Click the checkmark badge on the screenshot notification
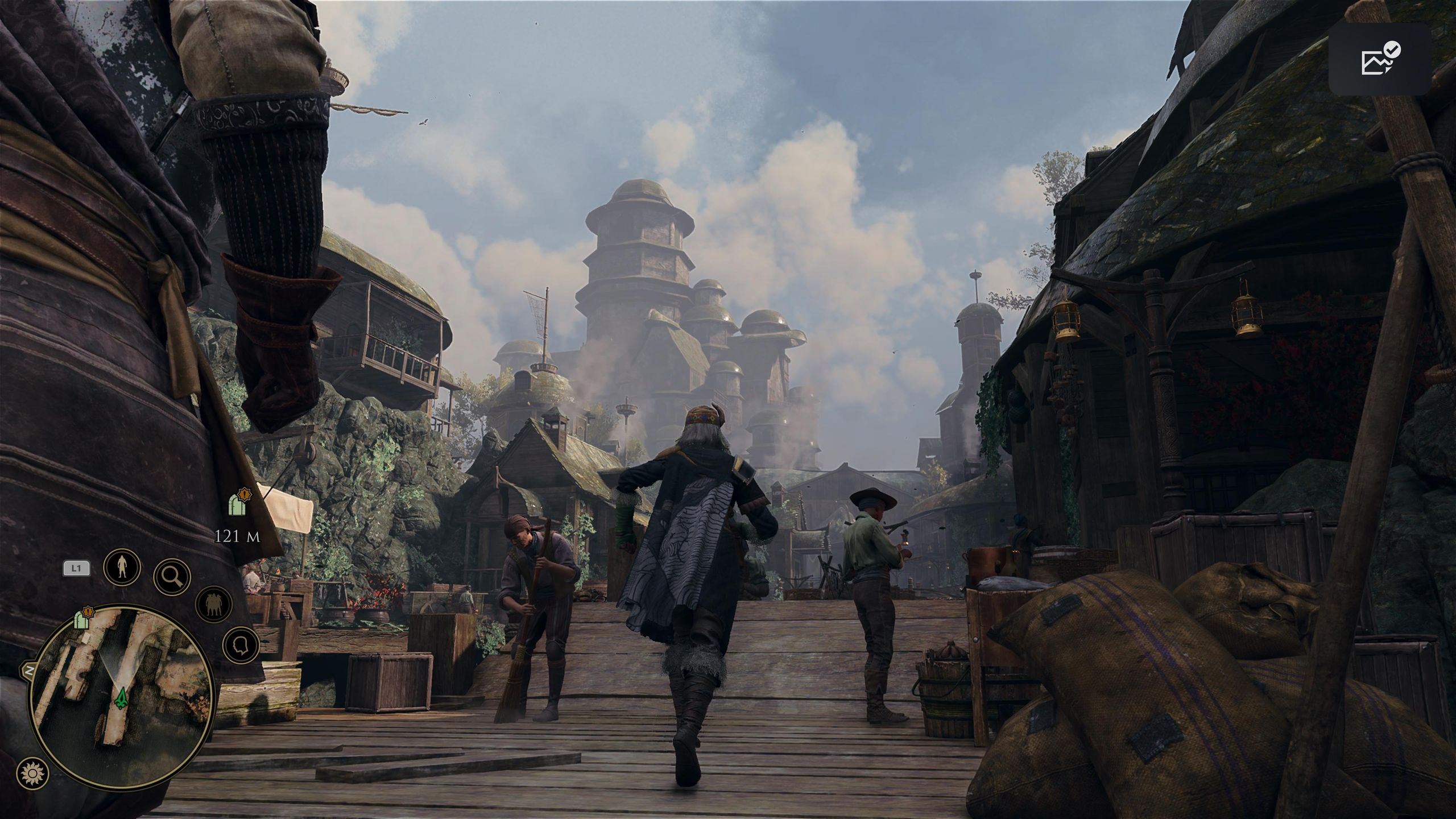The image size is (1456, 819). pyautogui.click(x=1392, y=50)
